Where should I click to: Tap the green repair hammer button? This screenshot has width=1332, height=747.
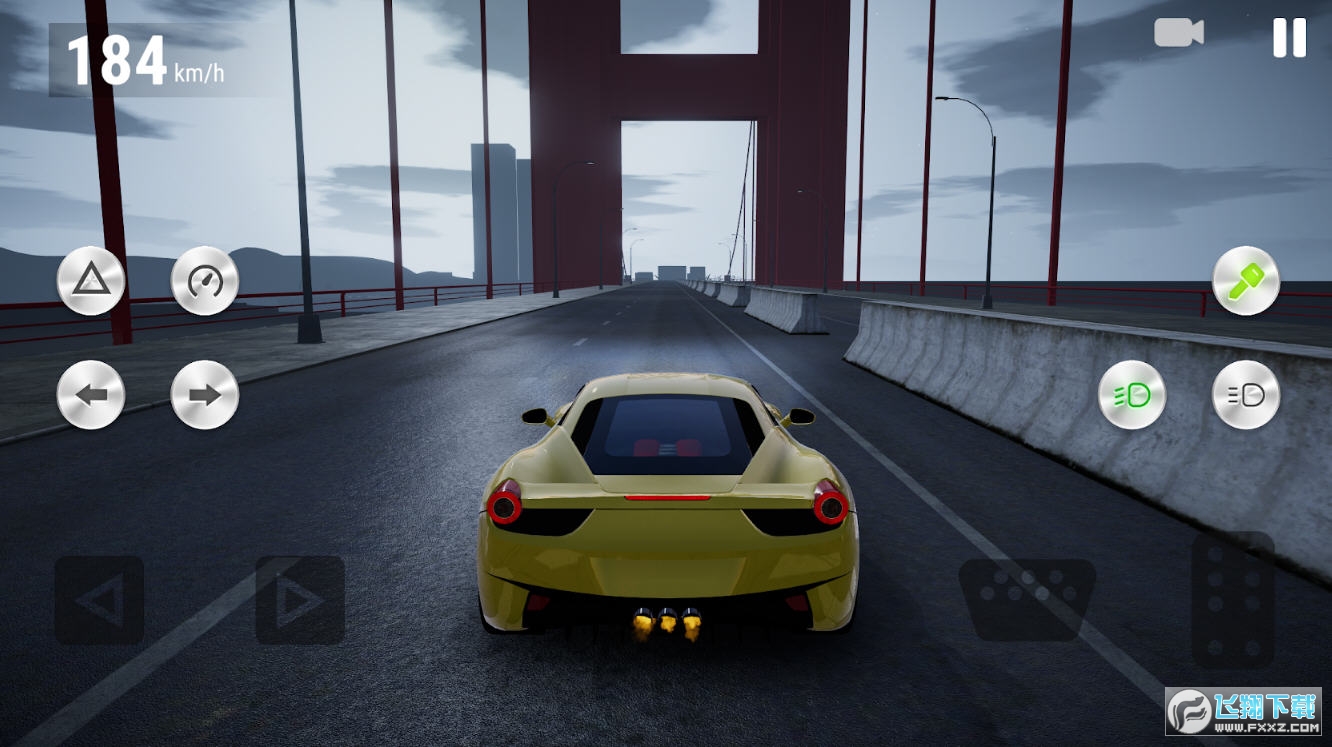(x=1246, y=281)
